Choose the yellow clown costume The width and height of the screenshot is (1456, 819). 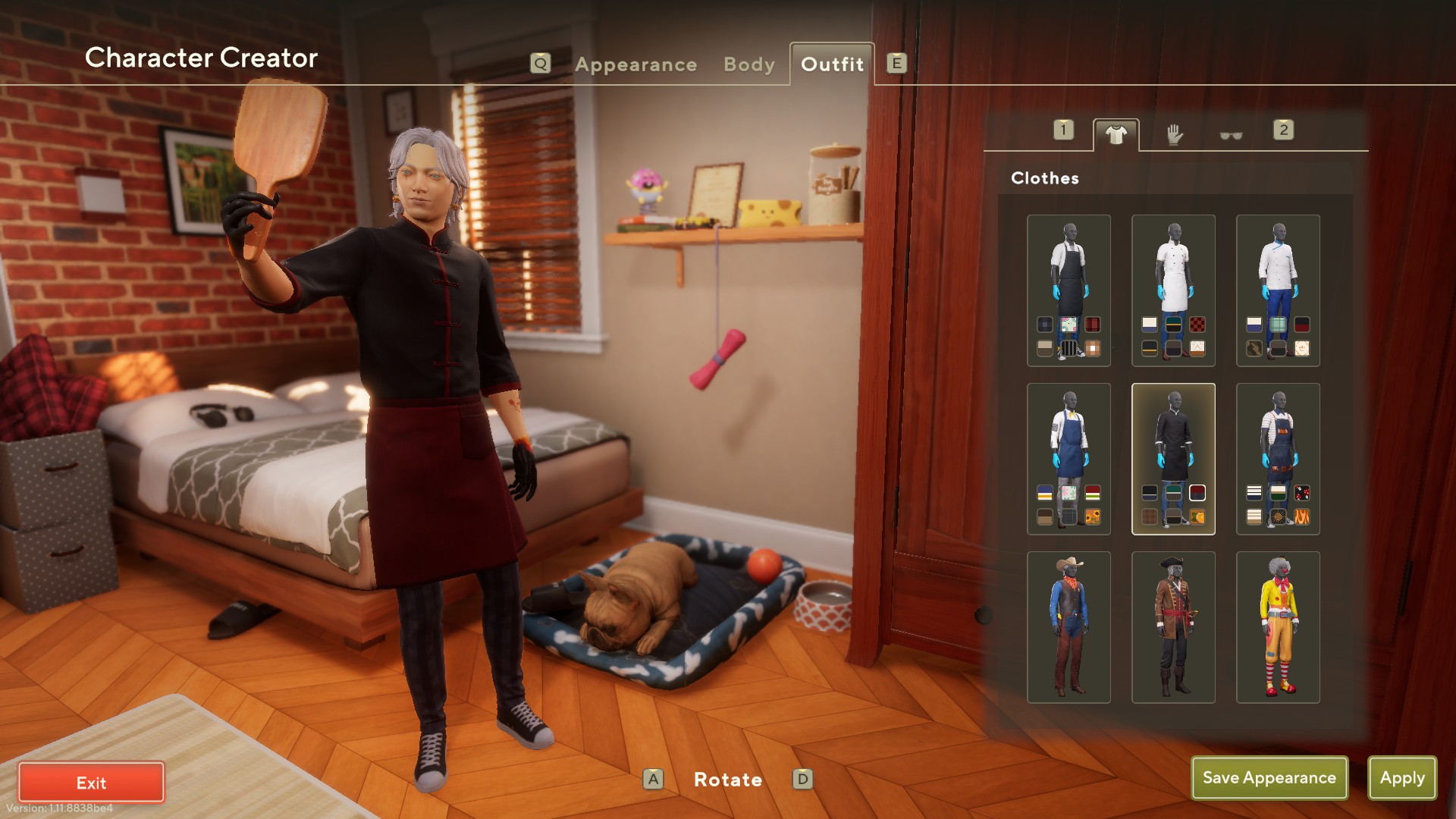click(x=1278, y=627)
